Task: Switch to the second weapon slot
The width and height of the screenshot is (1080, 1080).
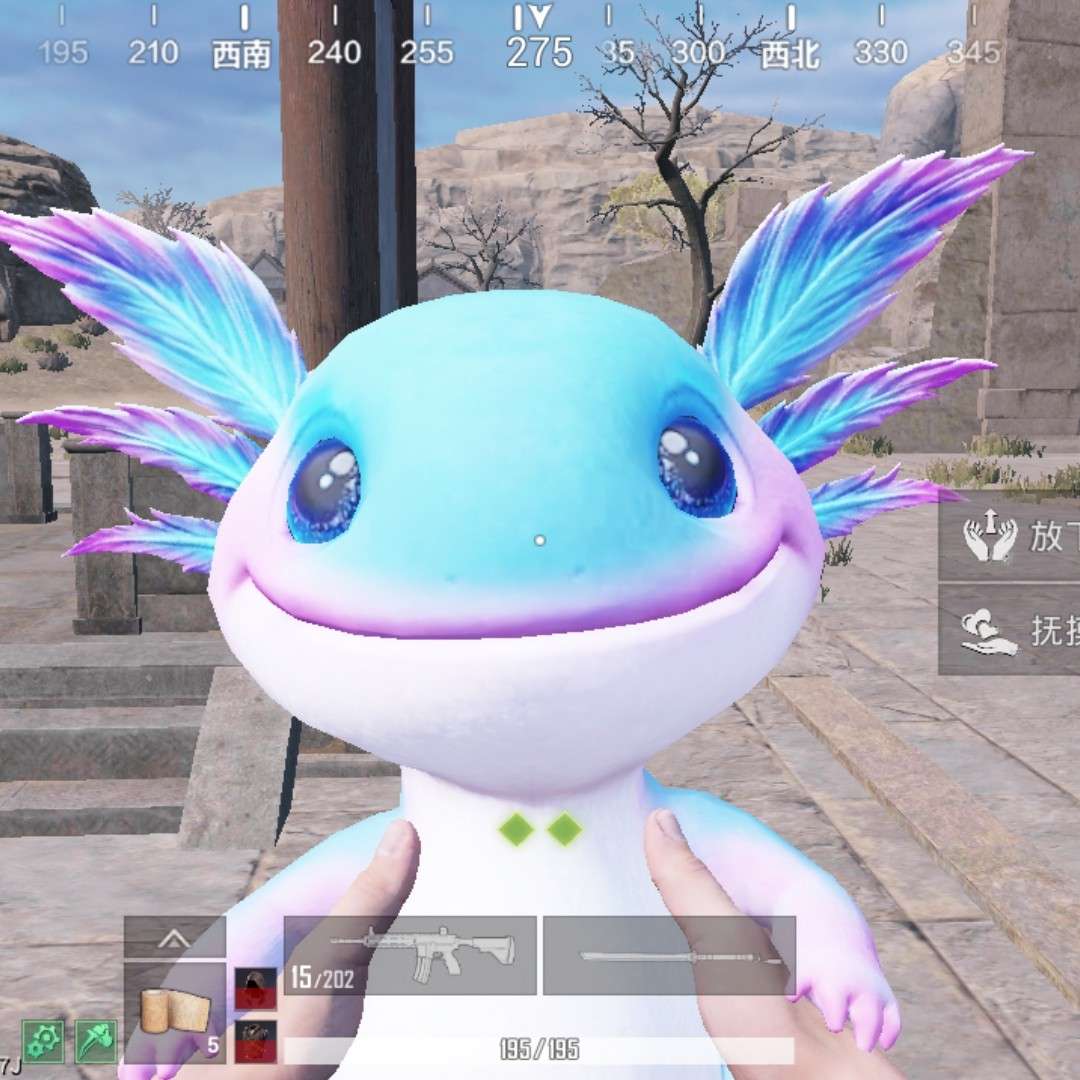Action: tap(668, 955)
